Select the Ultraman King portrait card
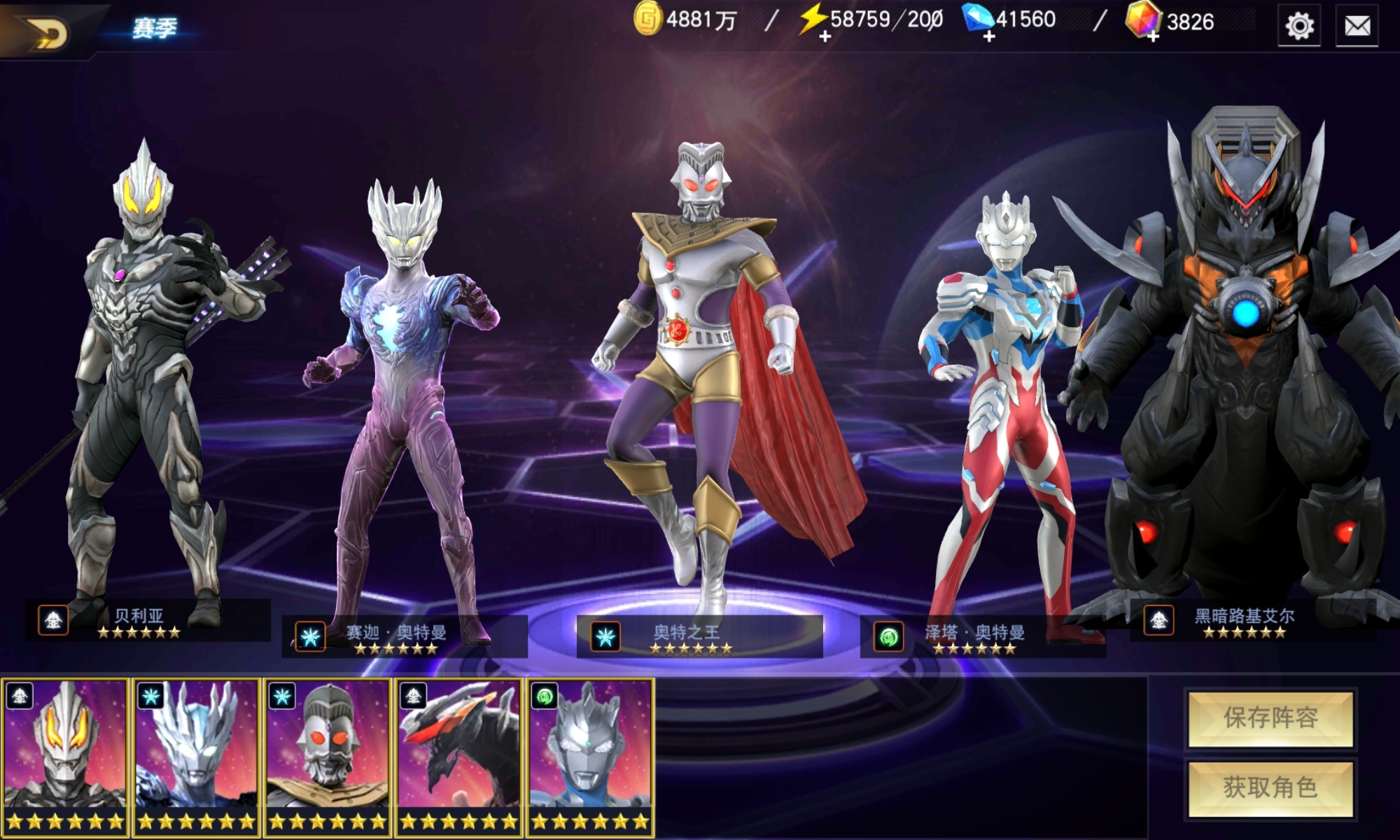This screenshot has width=1400, height=840. [327, 757]
